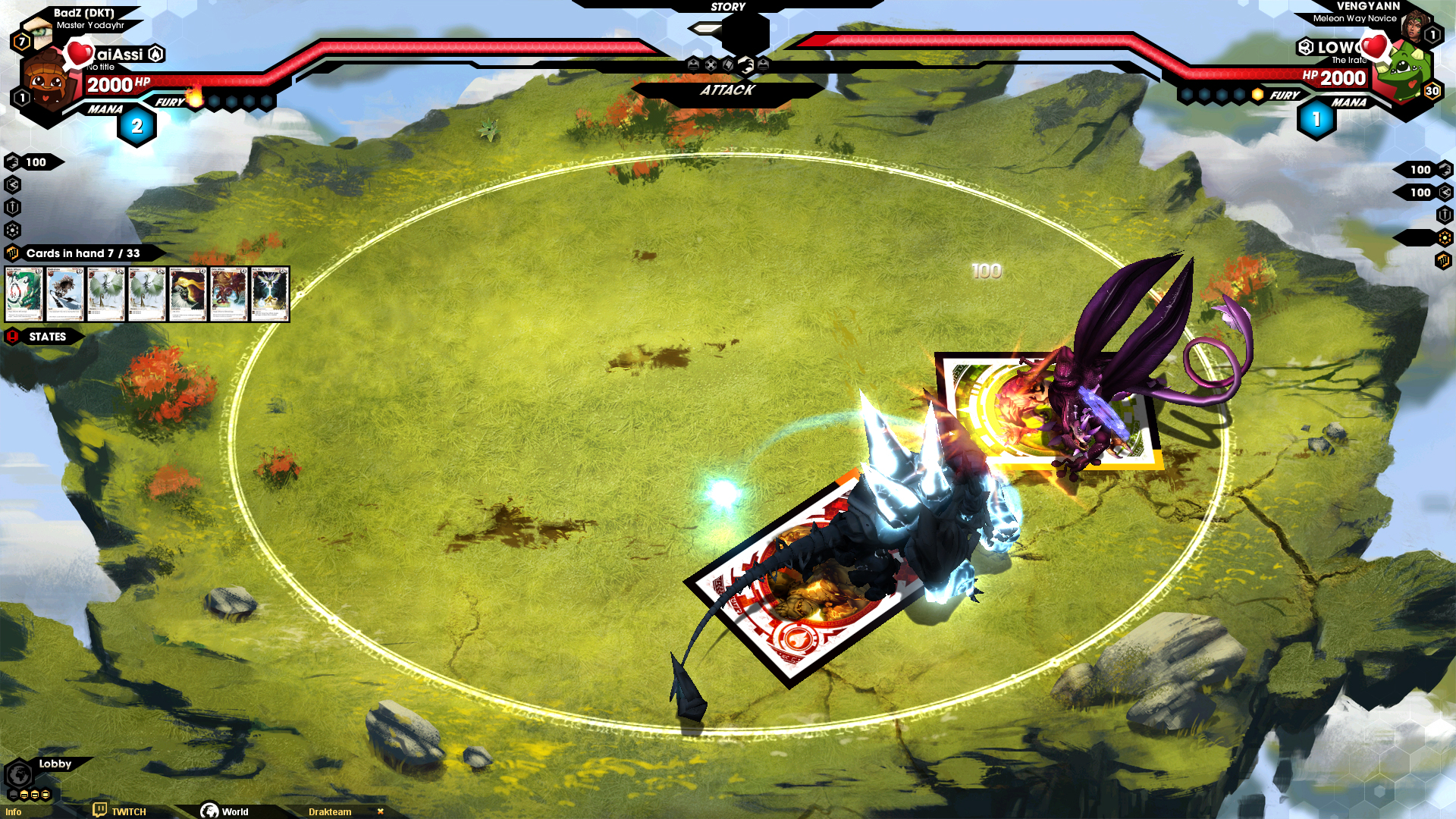This screenshot has width=1456, height=819.
Task: Select the beast damage stat icon beside 100
Action: (12, 162)
